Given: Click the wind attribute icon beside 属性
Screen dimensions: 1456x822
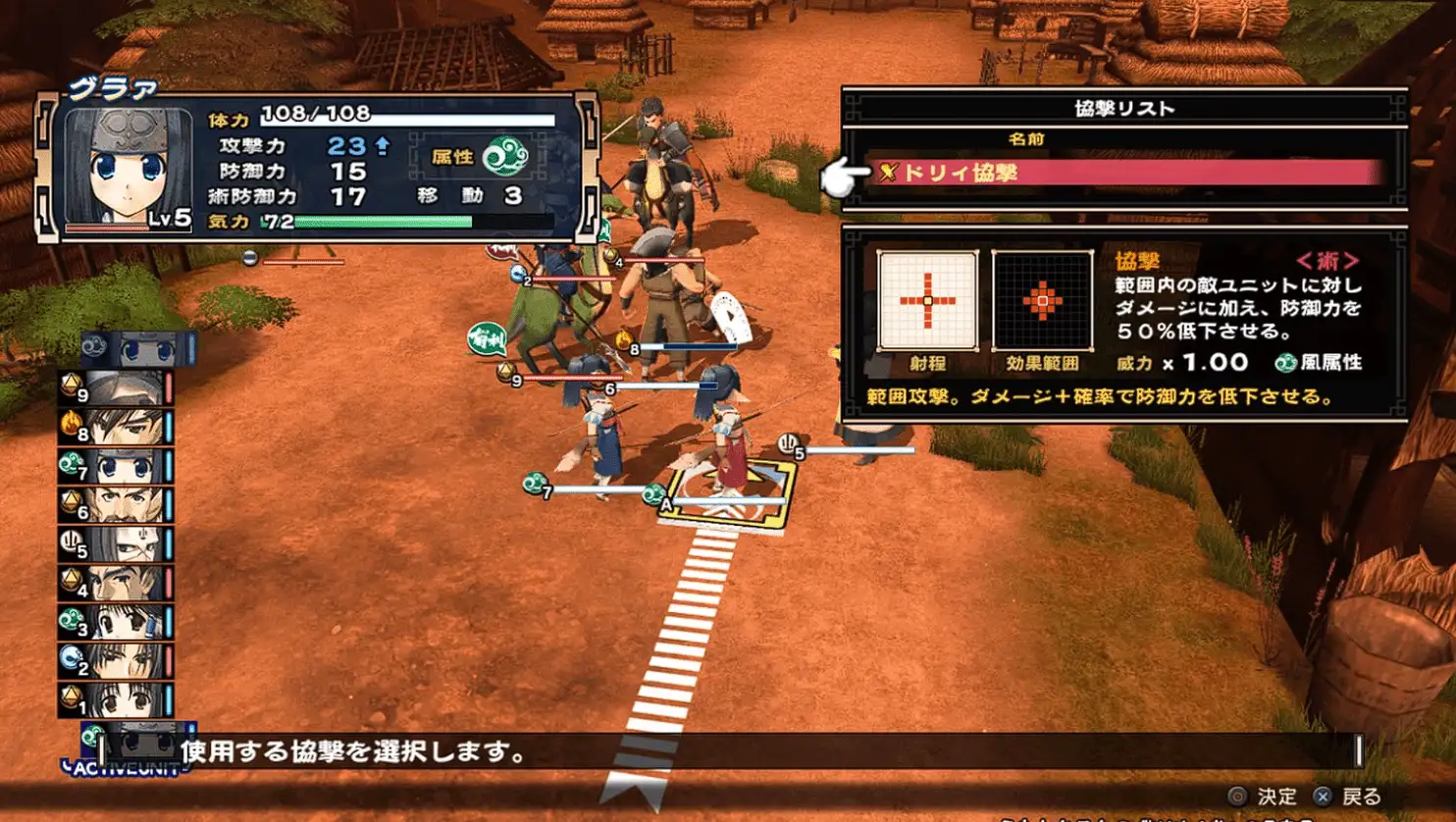Looking at the screenshot, I should point(505,156).
